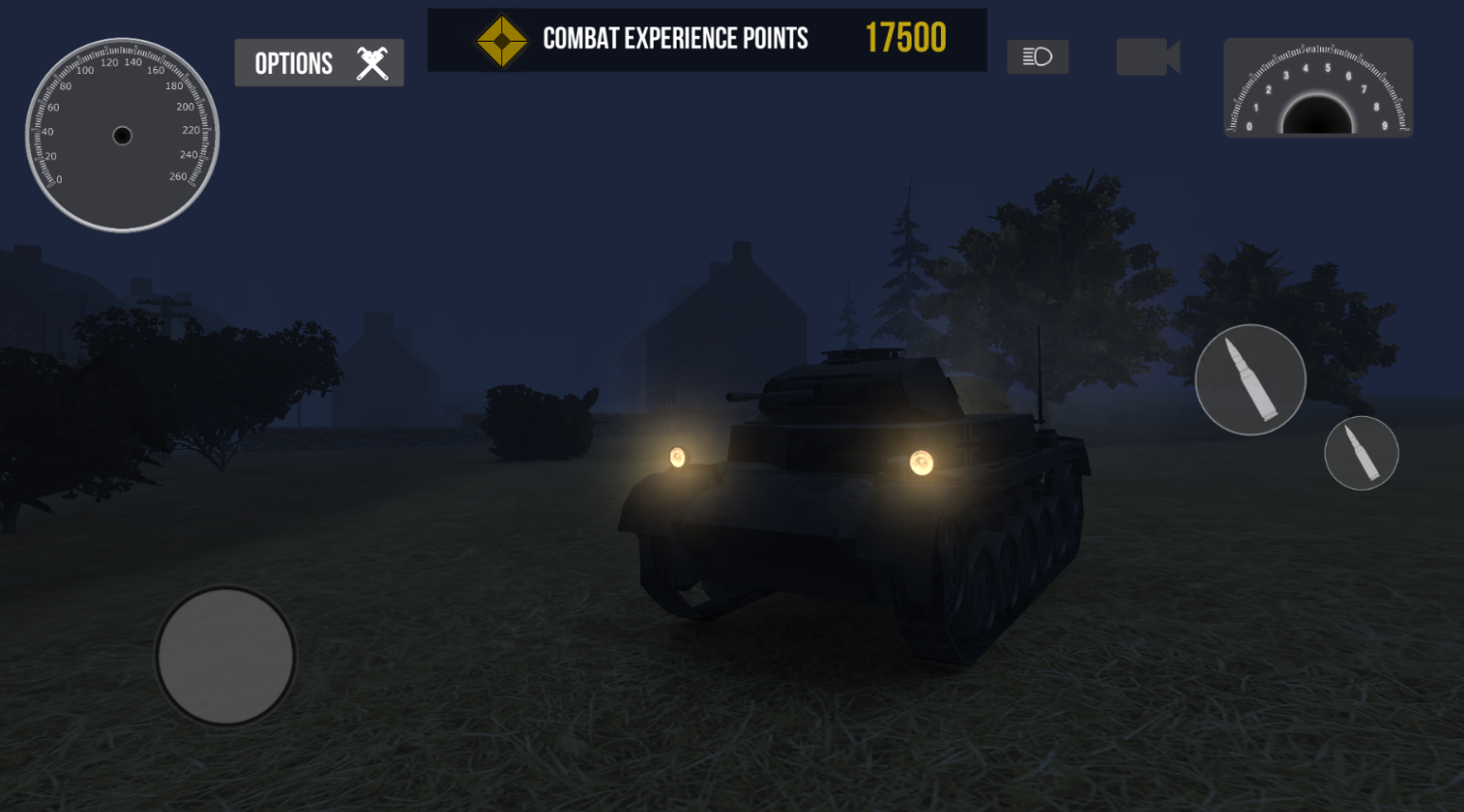
Task: Toggle the tank headlights icon
Action: (1037, 57)
